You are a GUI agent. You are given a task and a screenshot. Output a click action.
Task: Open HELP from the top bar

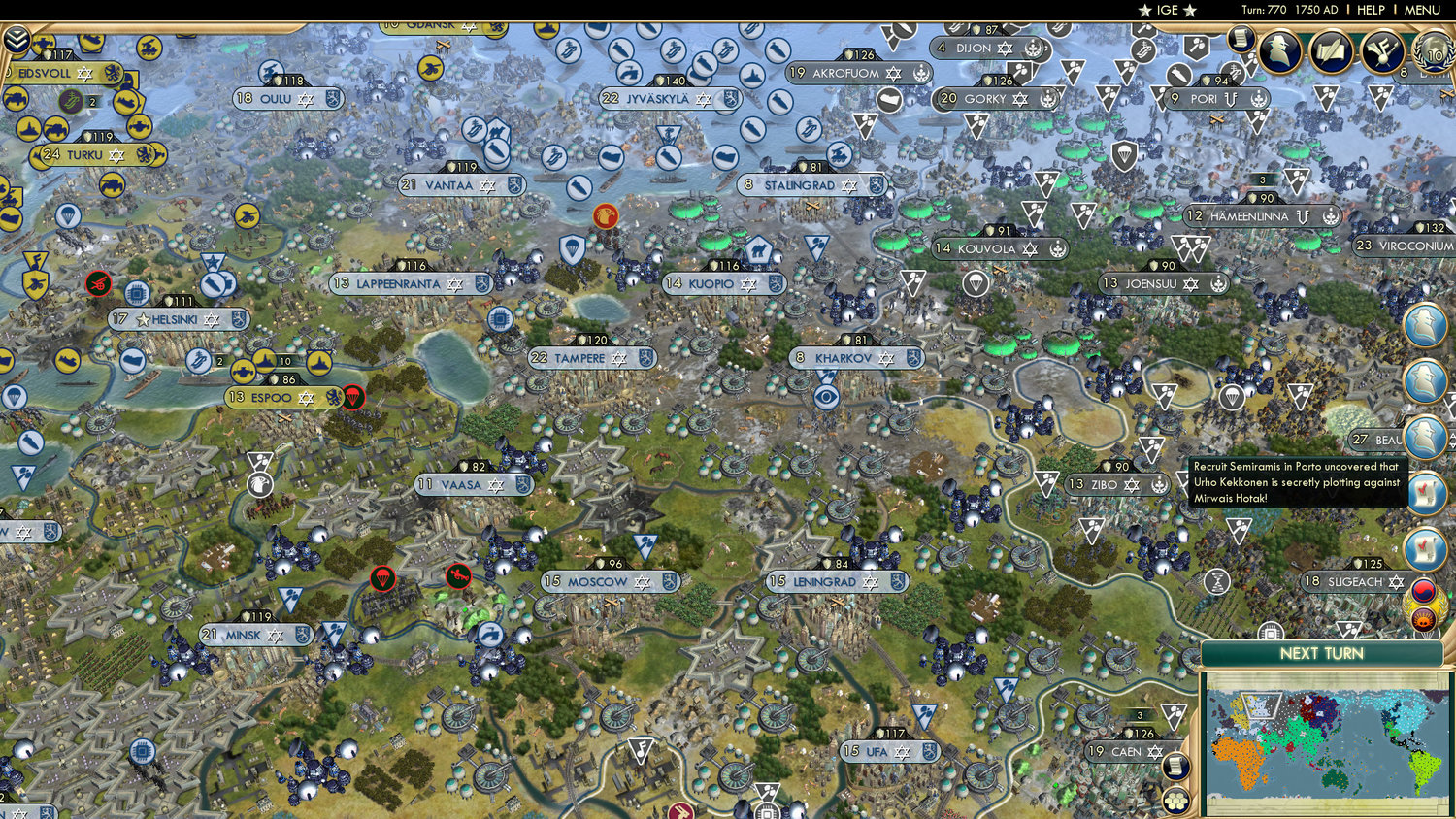click(1371, 10)
